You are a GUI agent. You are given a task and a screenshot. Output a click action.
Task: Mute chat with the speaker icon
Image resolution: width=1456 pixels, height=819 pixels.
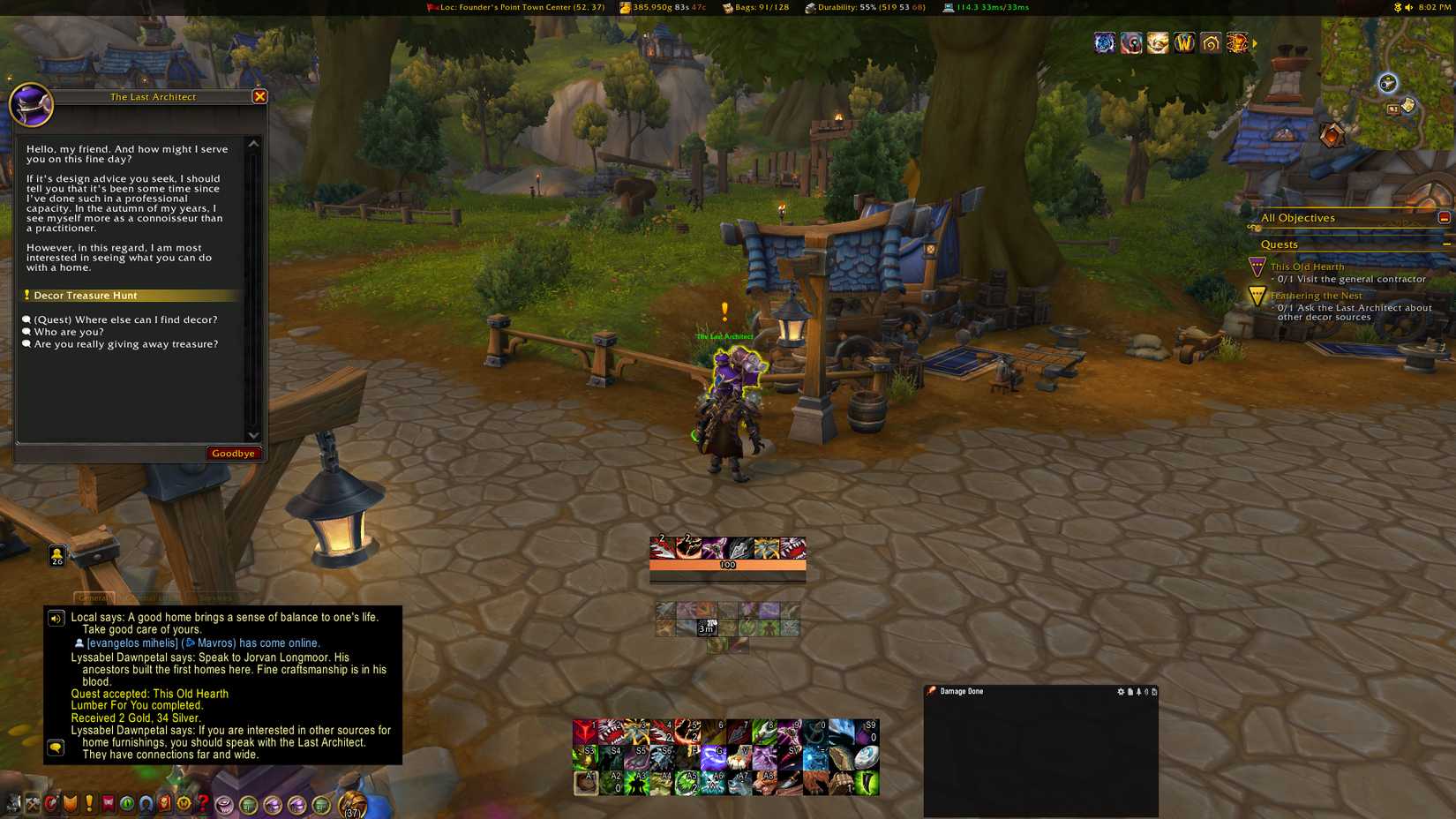tap(57, 617)
